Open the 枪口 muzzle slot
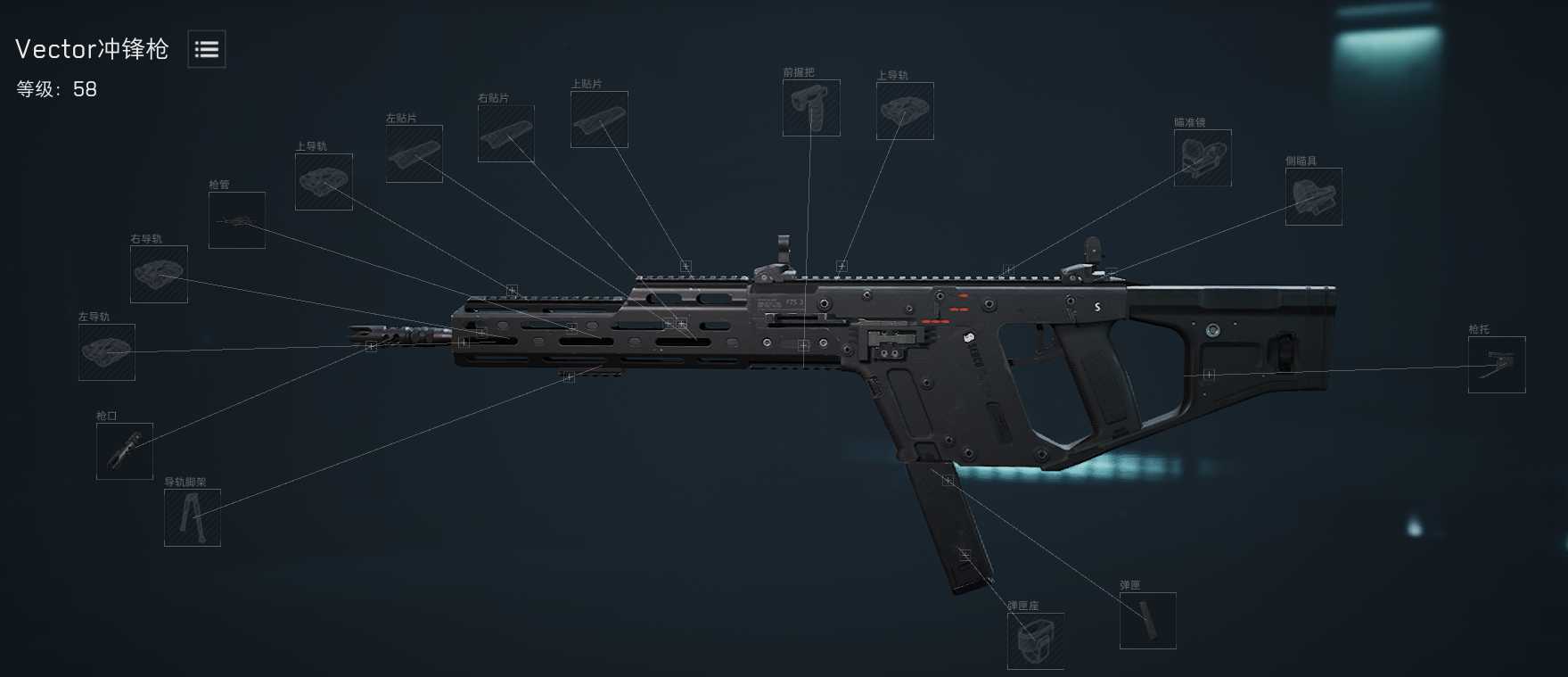This screenshot has width=1568, height=677. click(x=125, y=451)
